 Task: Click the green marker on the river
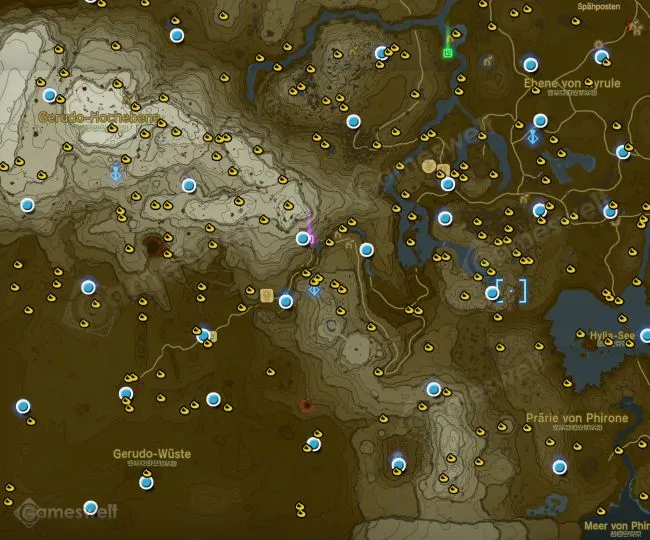(448, 50)
